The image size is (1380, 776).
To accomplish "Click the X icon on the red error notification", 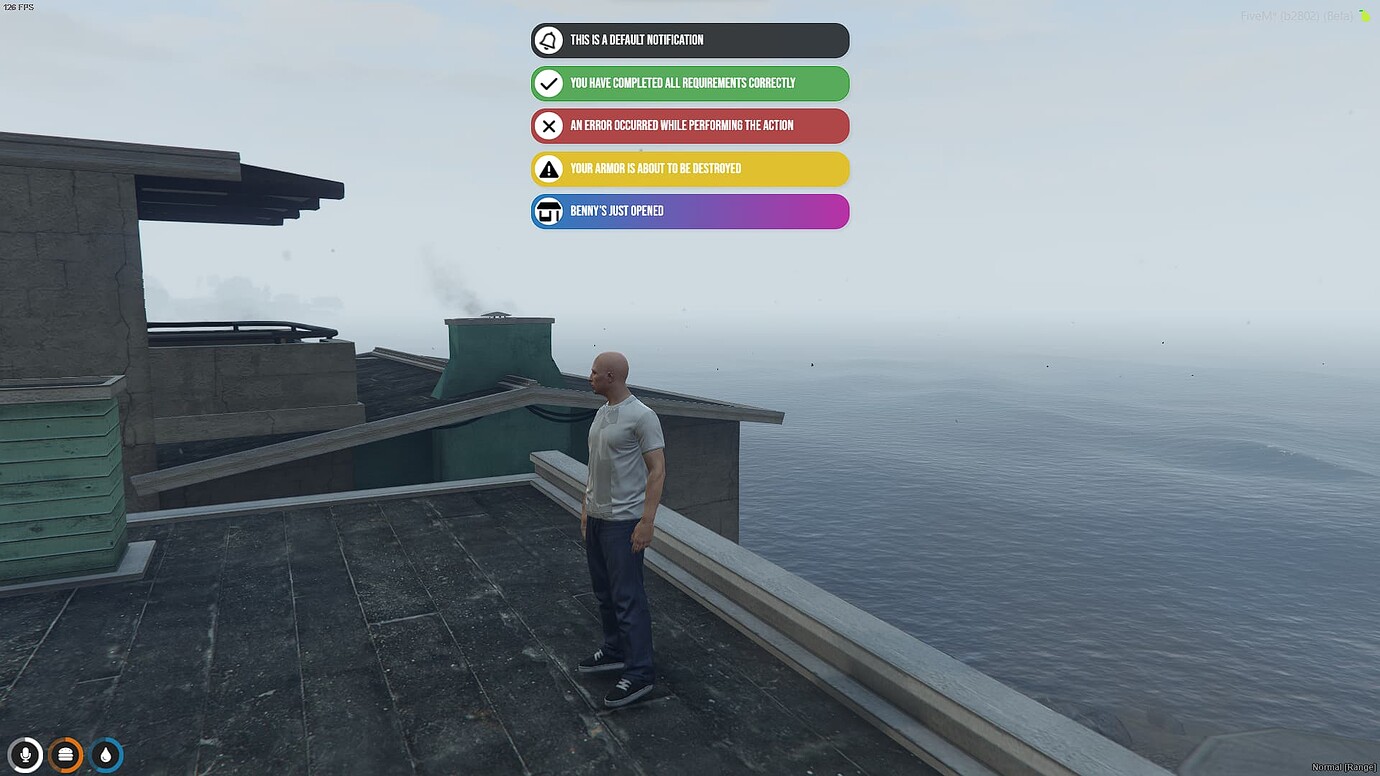I will [548, 126].
